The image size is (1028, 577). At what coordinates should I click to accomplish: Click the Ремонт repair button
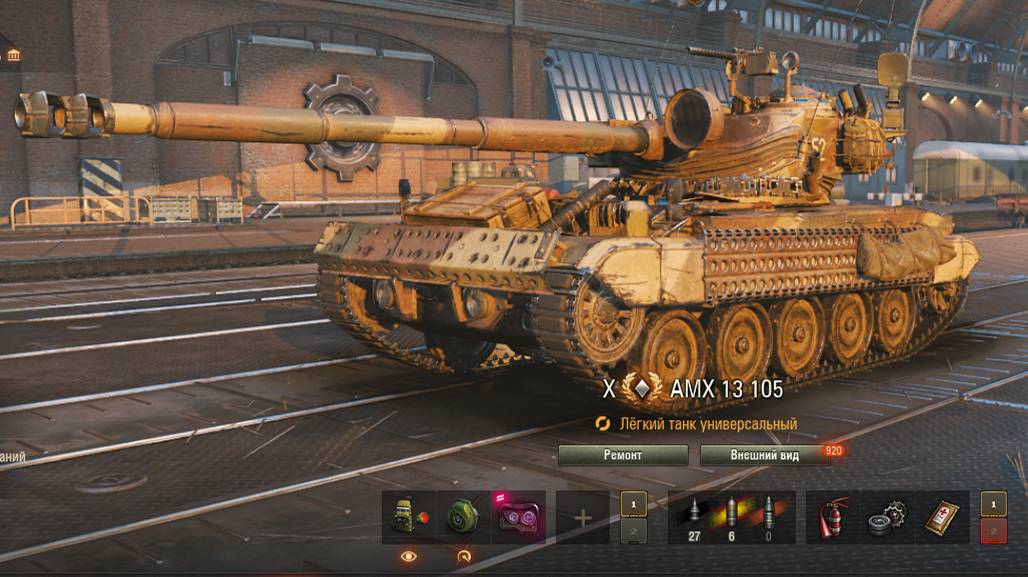[x=623, y=455]
